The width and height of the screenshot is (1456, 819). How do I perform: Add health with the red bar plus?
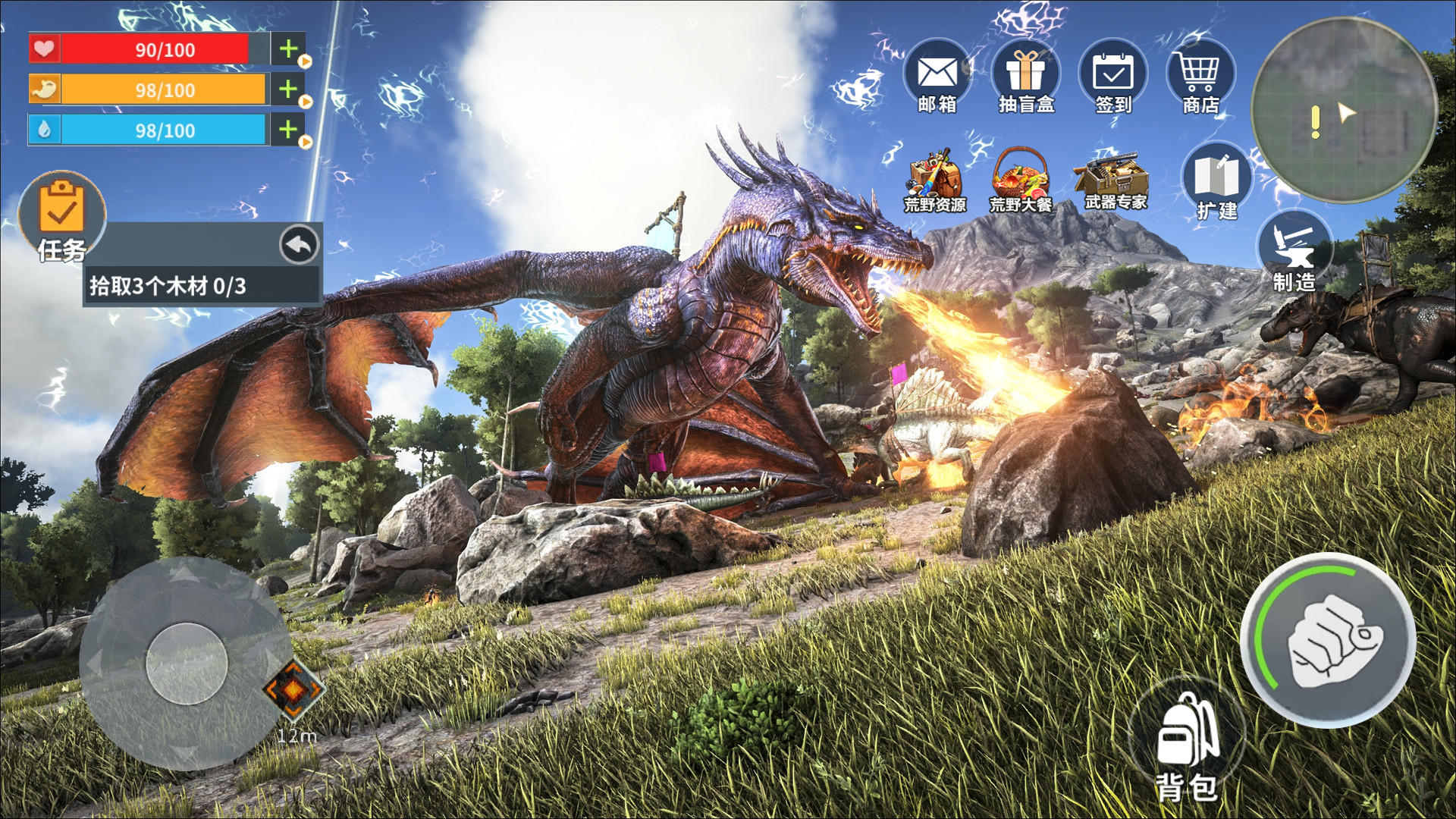click(x=287, y=49)
